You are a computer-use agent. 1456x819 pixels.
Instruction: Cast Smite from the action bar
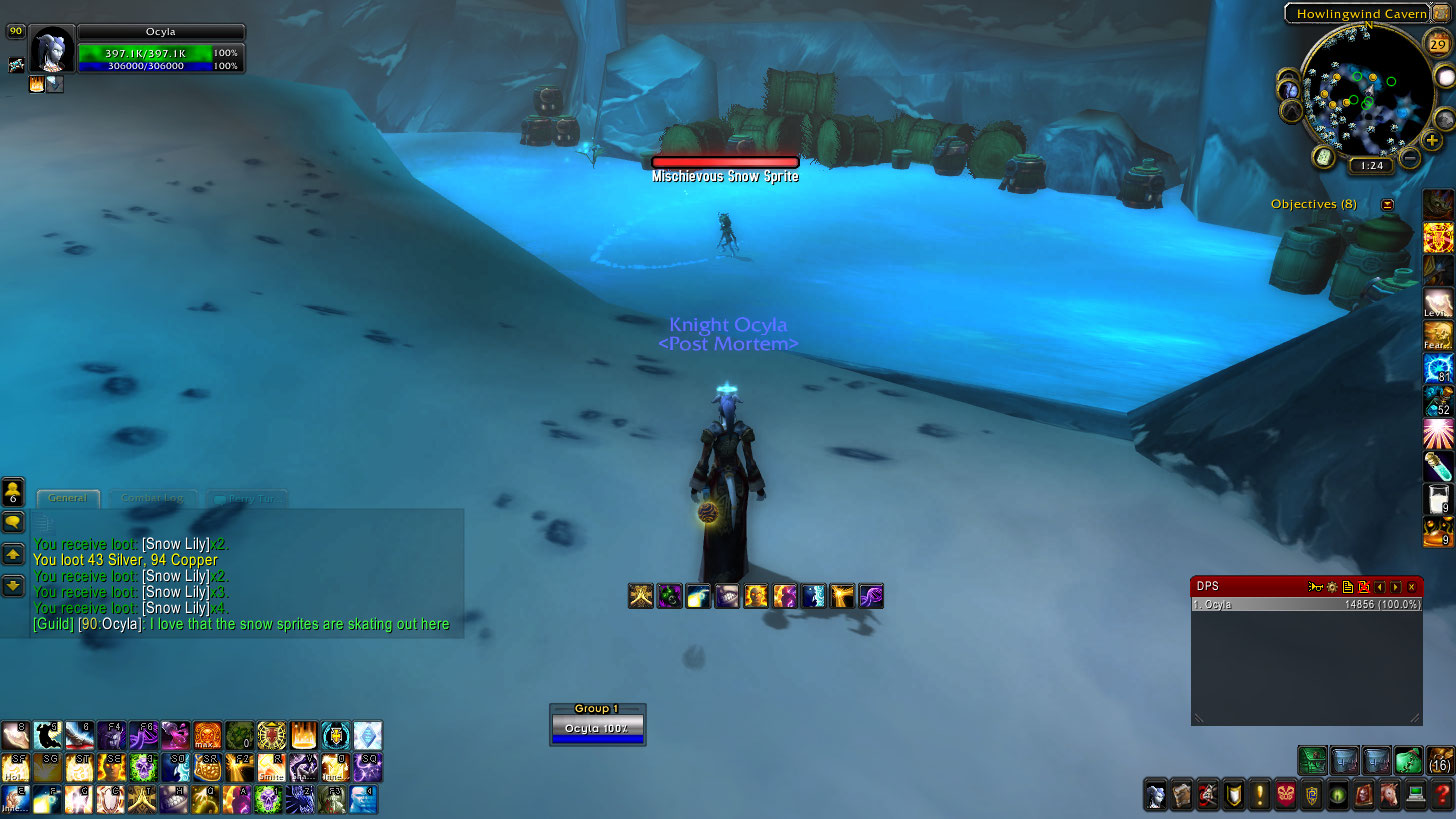[x=271, y=767]
